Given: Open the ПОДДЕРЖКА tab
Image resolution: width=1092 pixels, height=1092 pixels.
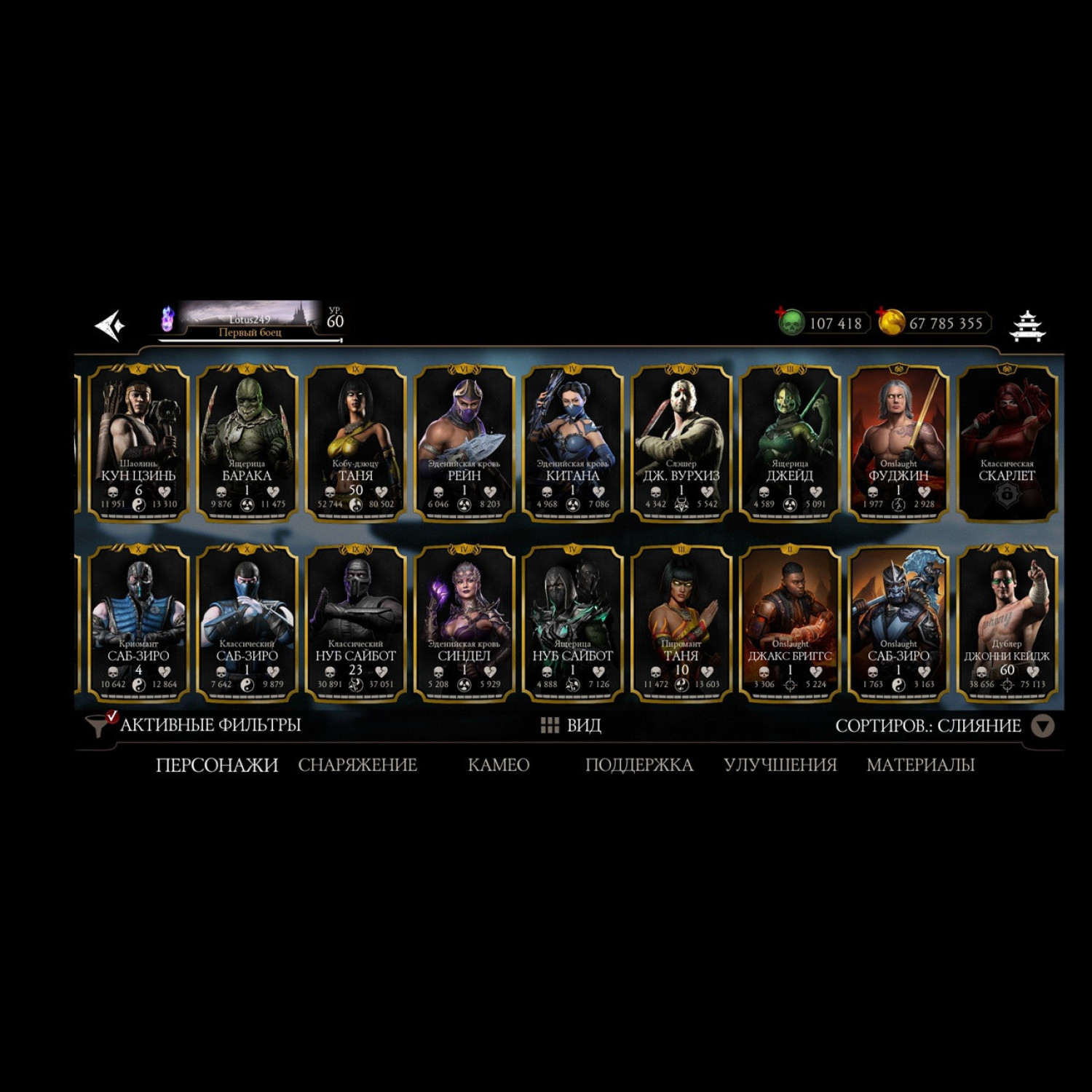Looking at the screenshot, I should point(638,765).
